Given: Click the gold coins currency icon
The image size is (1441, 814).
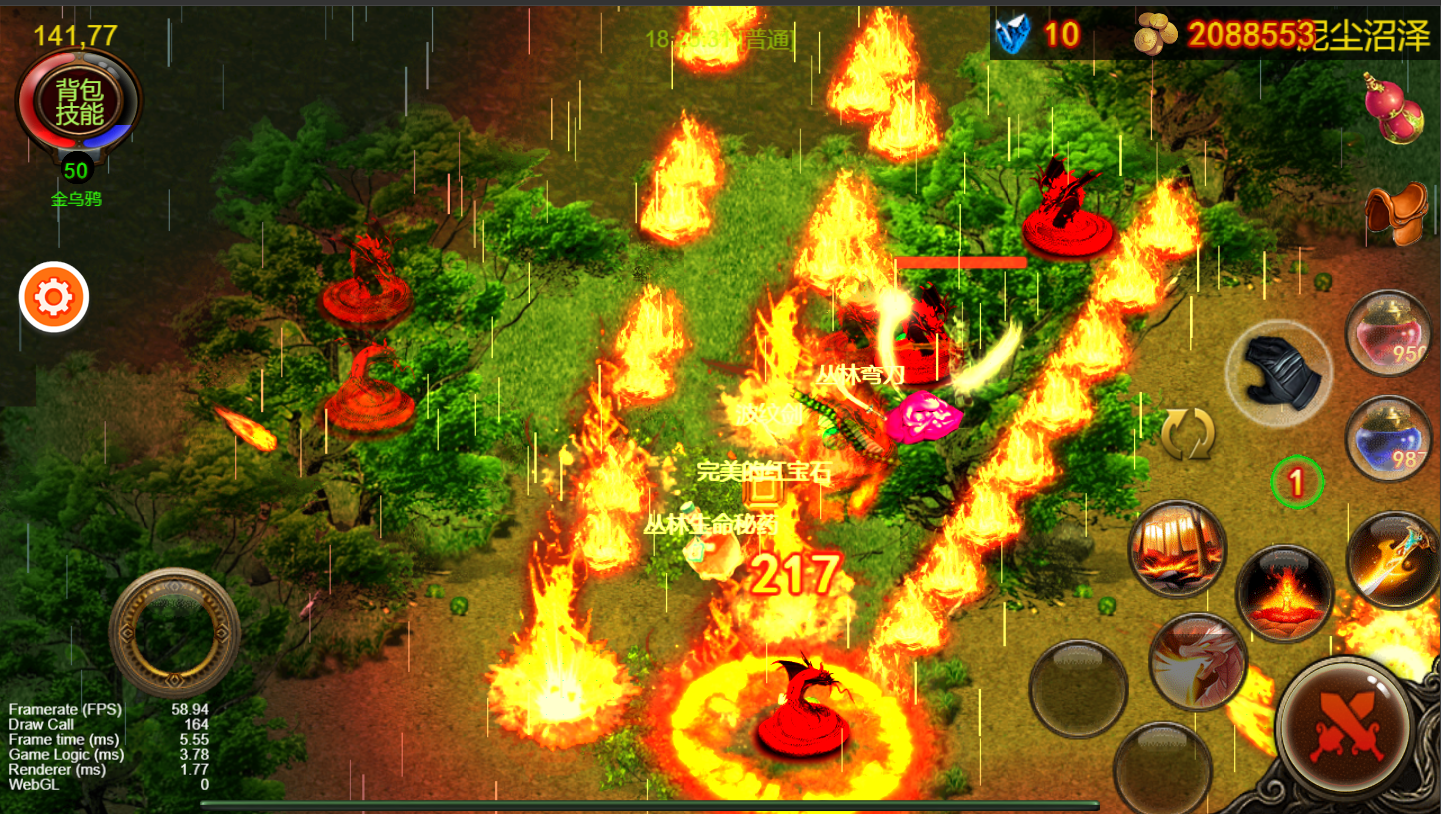Looking at the screenshot, I should point(1156,36).
